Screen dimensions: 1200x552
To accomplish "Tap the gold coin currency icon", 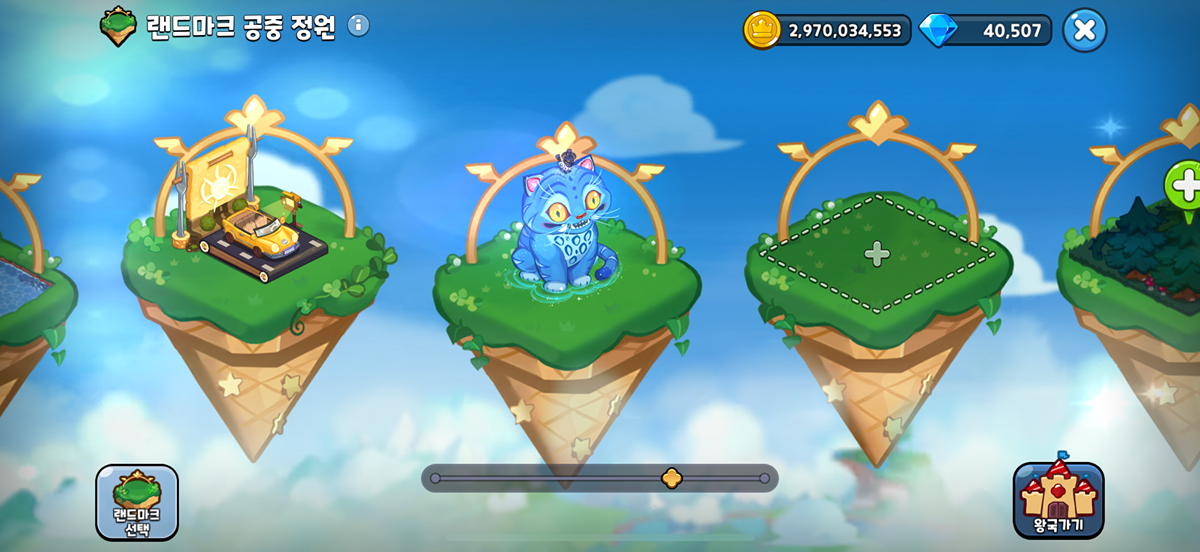I will pos(762,30).
